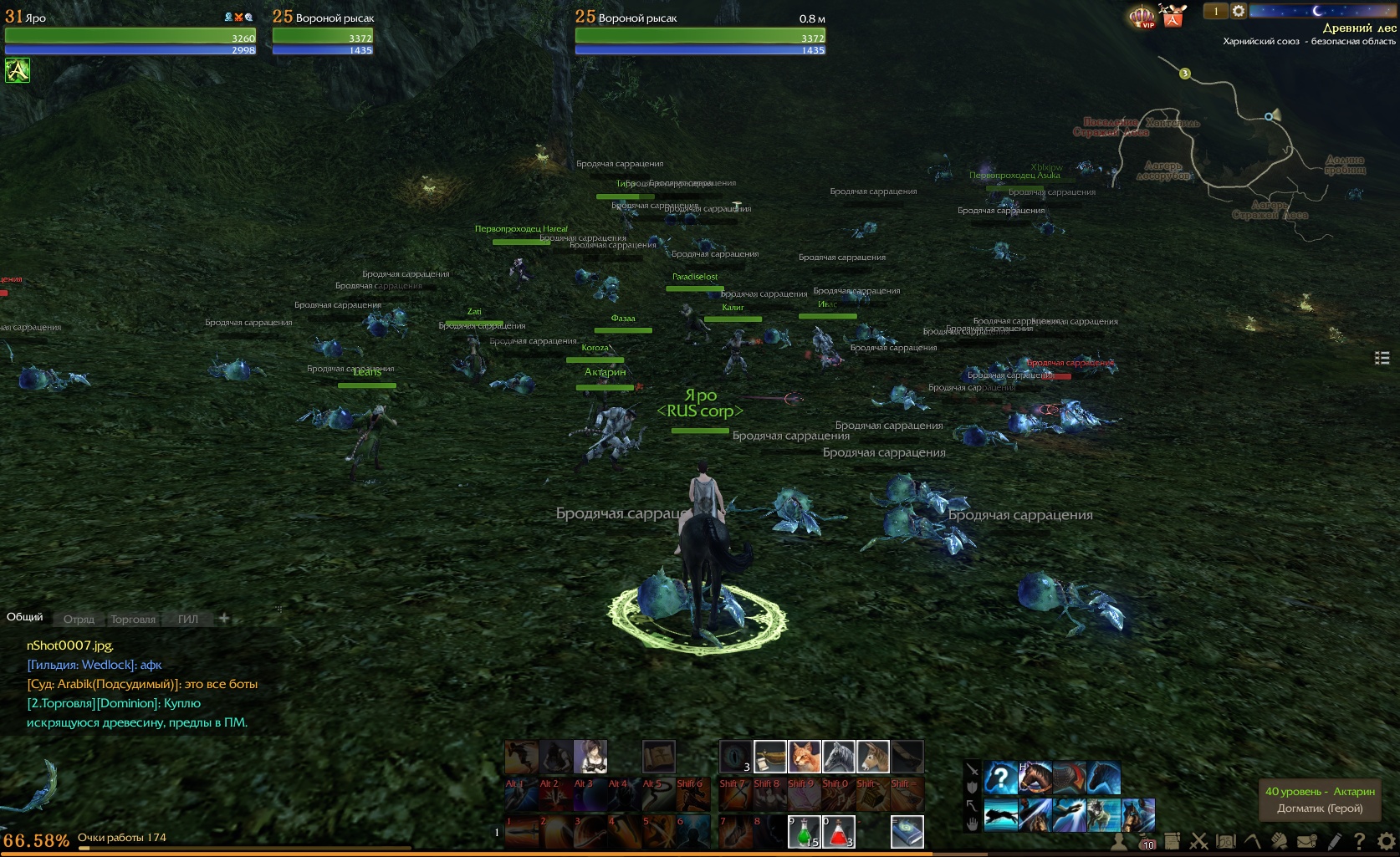This screenshot has height=857, width=1400.
Task: Open settings gear beside the day-night bar
Action: click(1239, 11)
